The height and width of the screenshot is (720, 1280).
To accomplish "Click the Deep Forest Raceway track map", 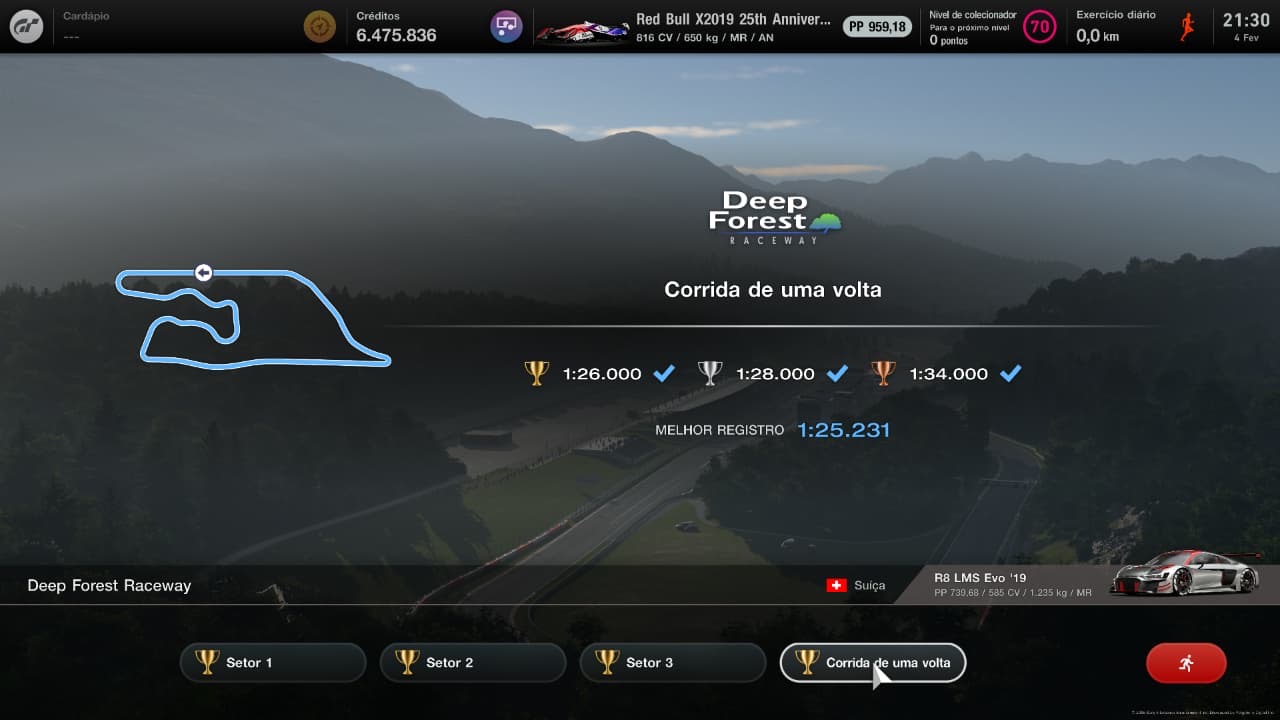I will click(255, 315).
